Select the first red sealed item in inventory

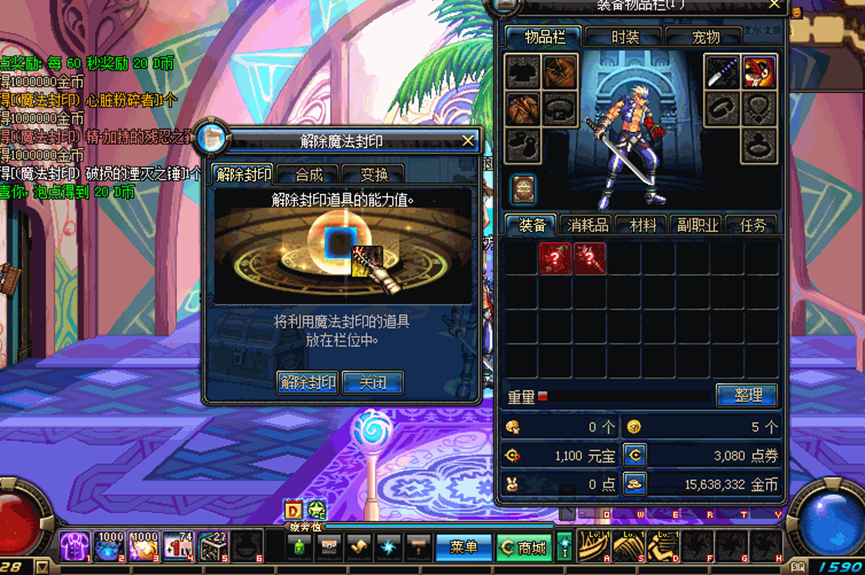(555, 258)
